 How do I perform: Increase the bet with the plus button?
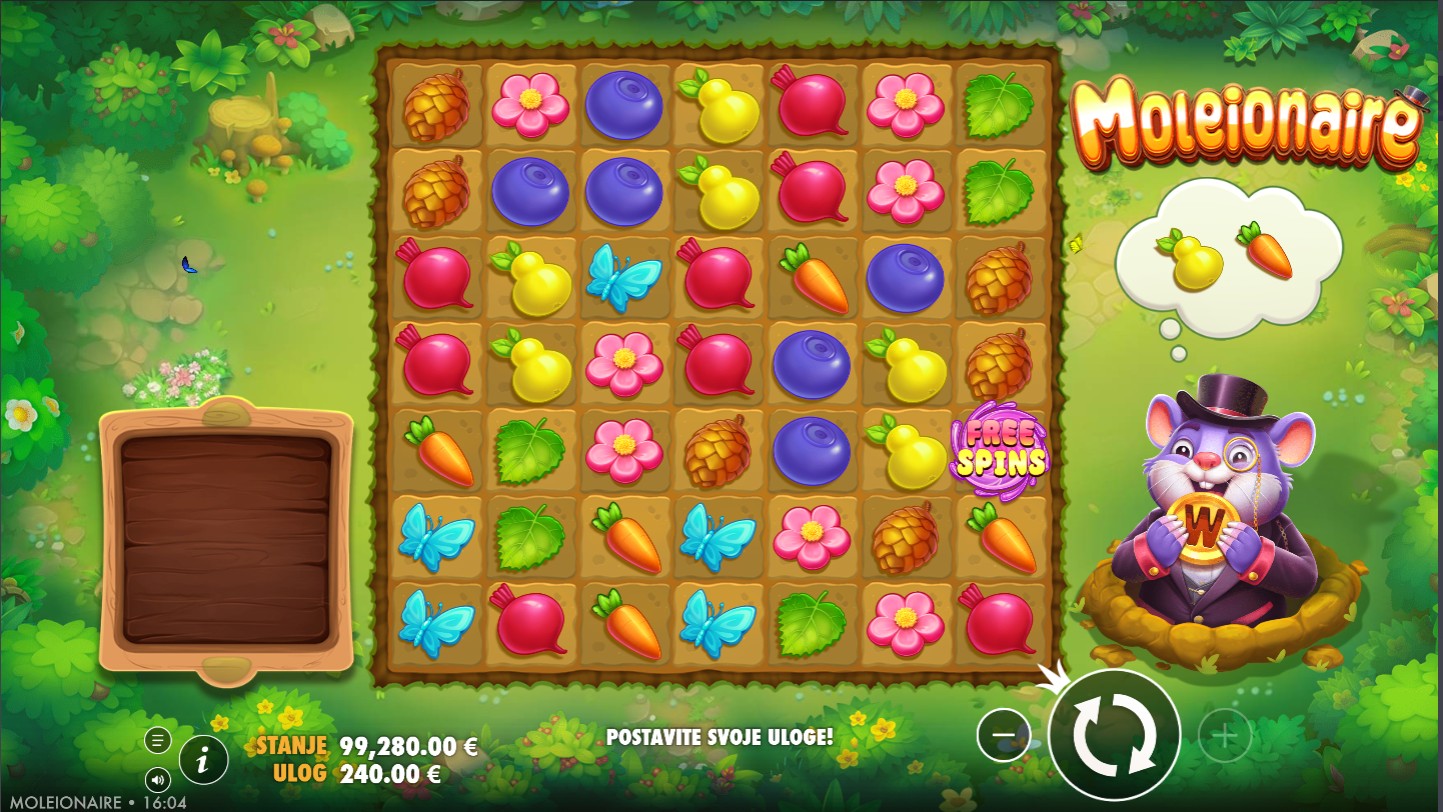tap(1224, 737)
